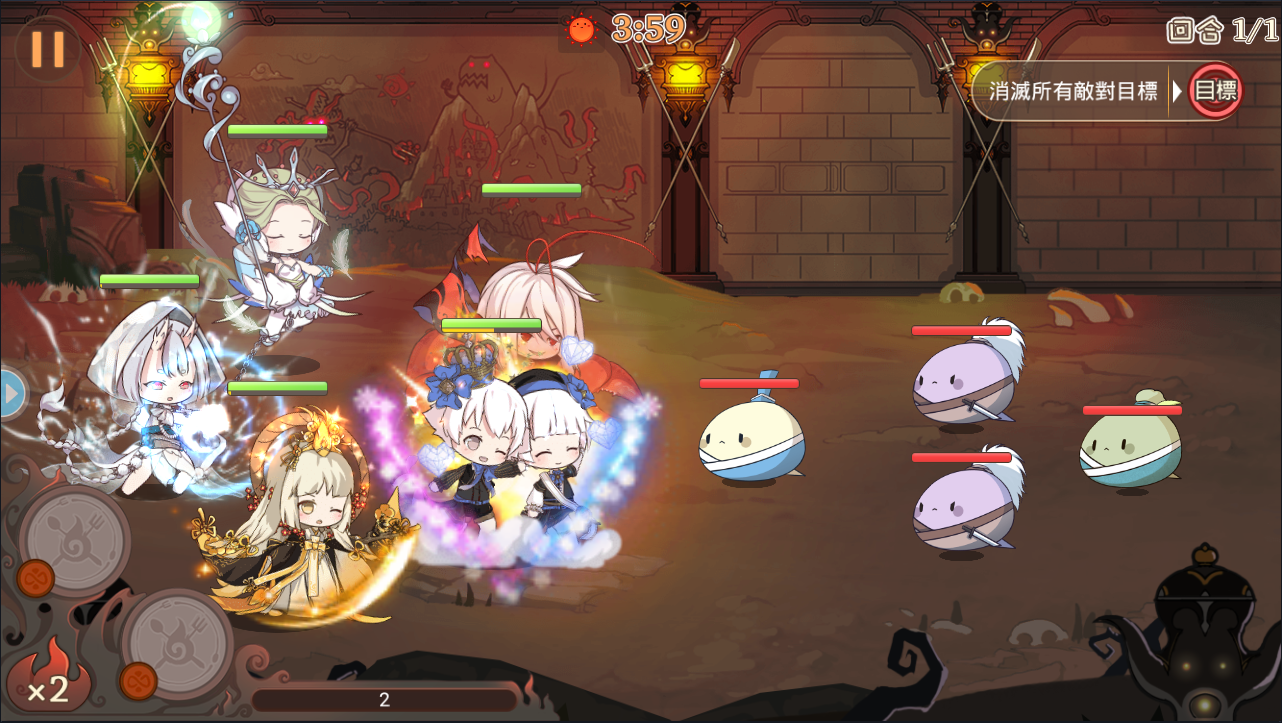Click the yellow slime enemy

point(752,440)
